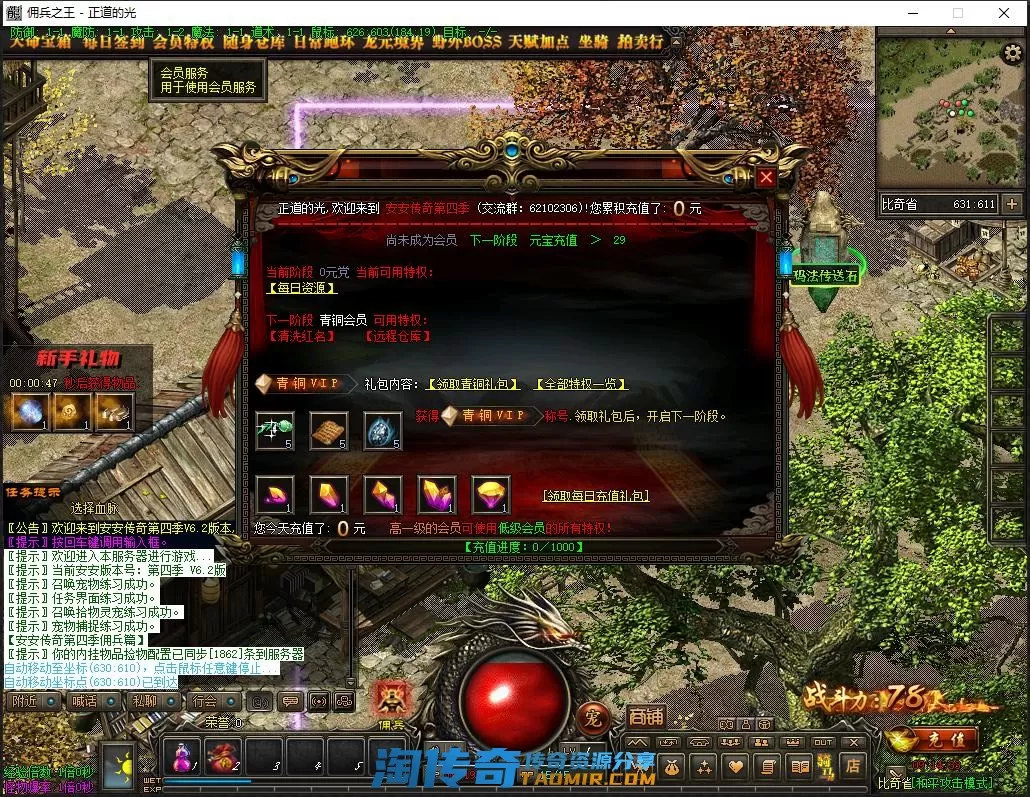Image resolution: width=1030 pixels, height=797 pixels.
Task: Close the game window
Action: tap(1003, 13)
